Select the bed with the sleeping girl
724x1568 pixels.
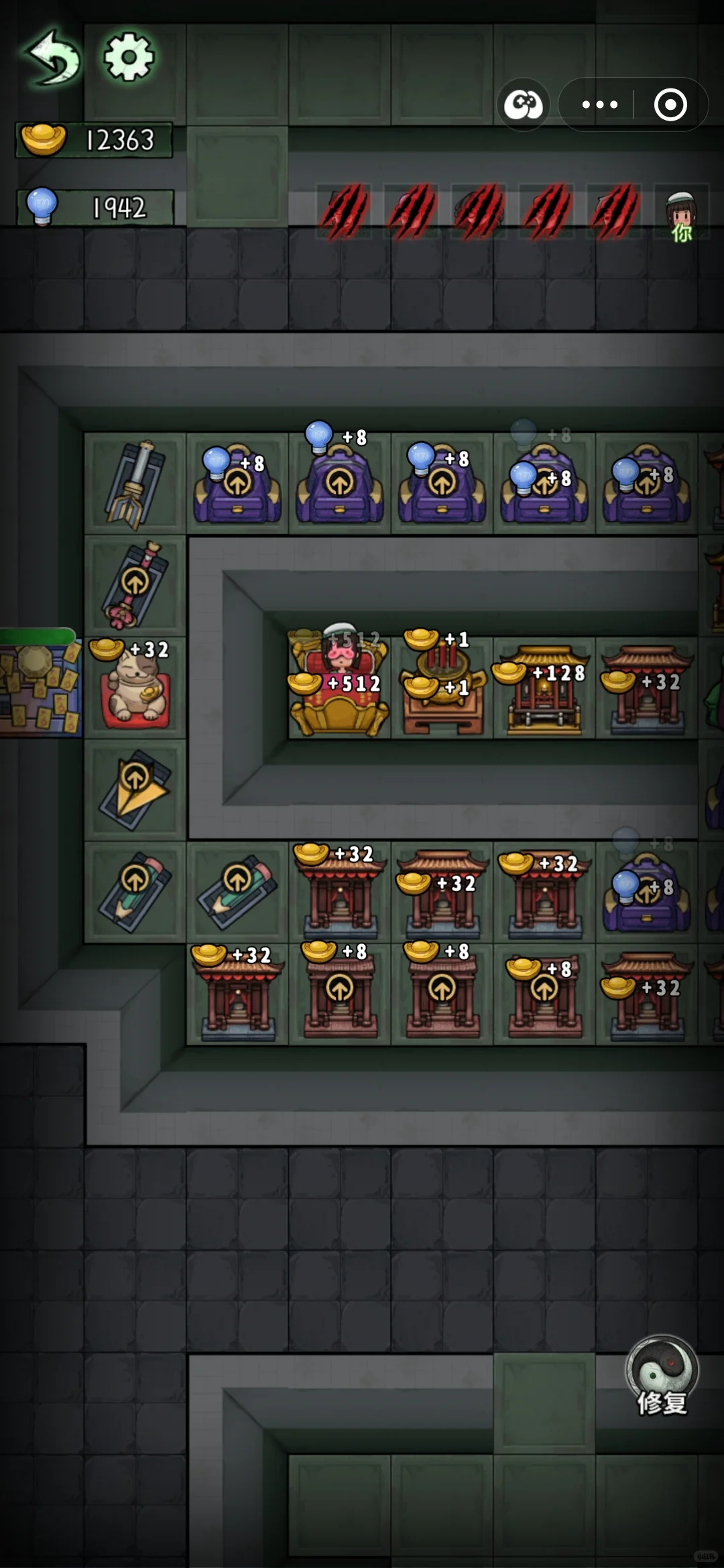pos(339,687)
